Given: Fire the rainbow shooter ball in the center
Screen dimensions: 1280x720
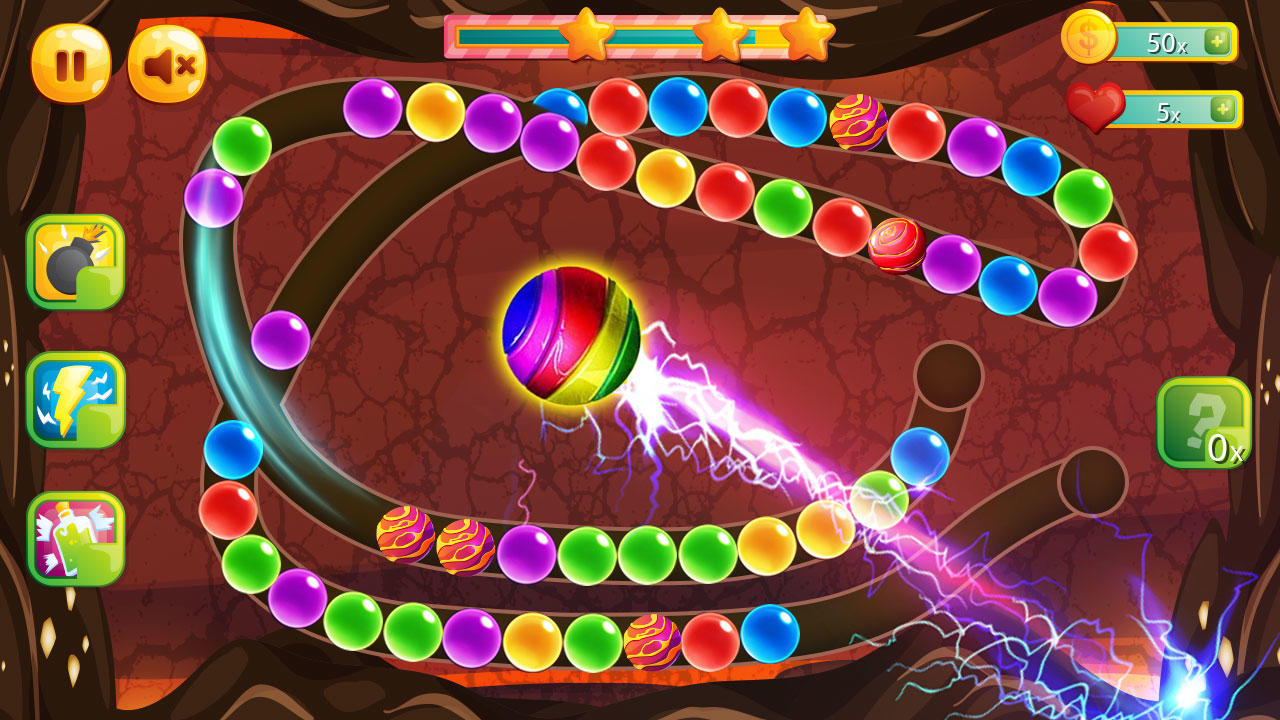Looking at the screenshot, I should [573, 335].
